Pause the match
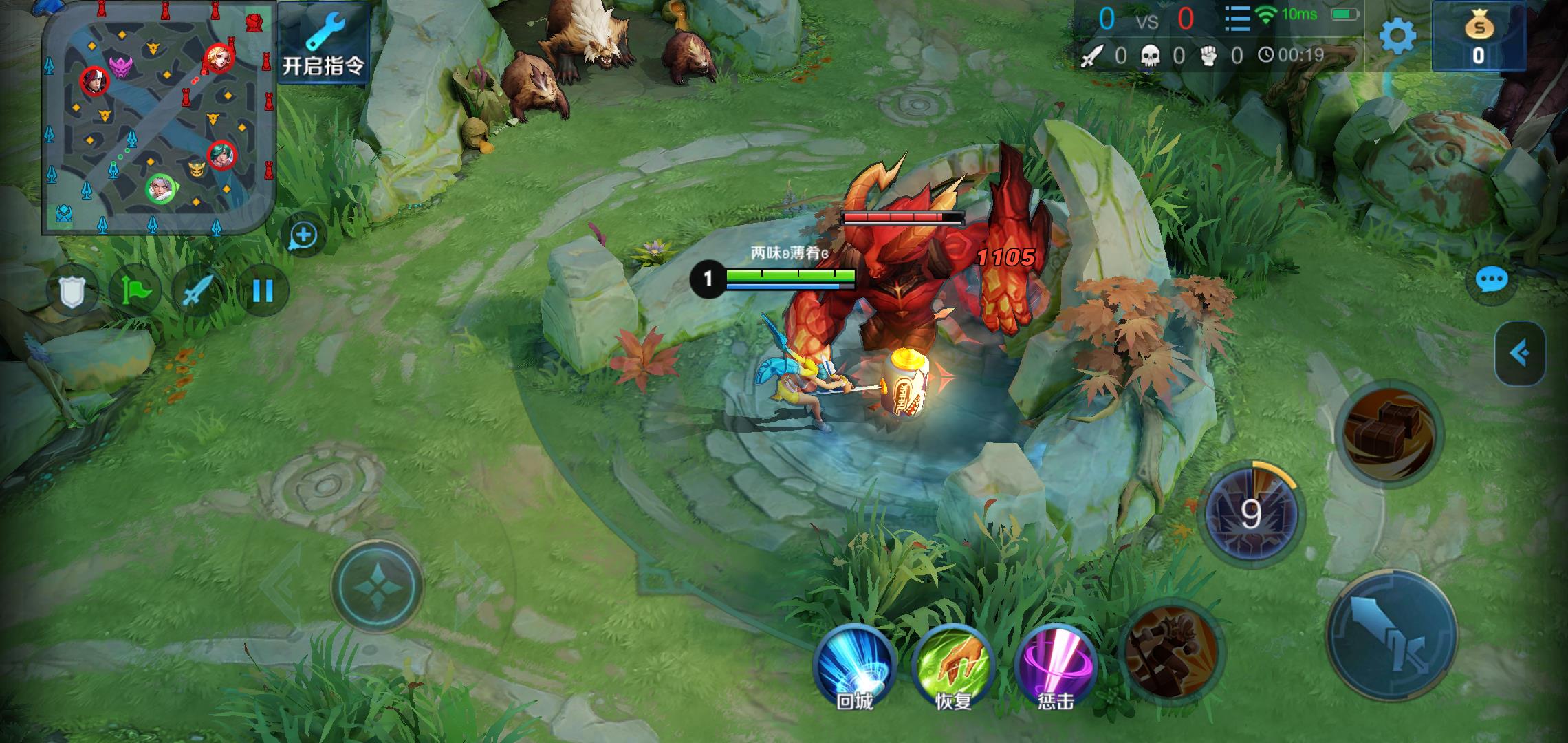Viewport: 1568px width, 743px height. coord(263,292)
